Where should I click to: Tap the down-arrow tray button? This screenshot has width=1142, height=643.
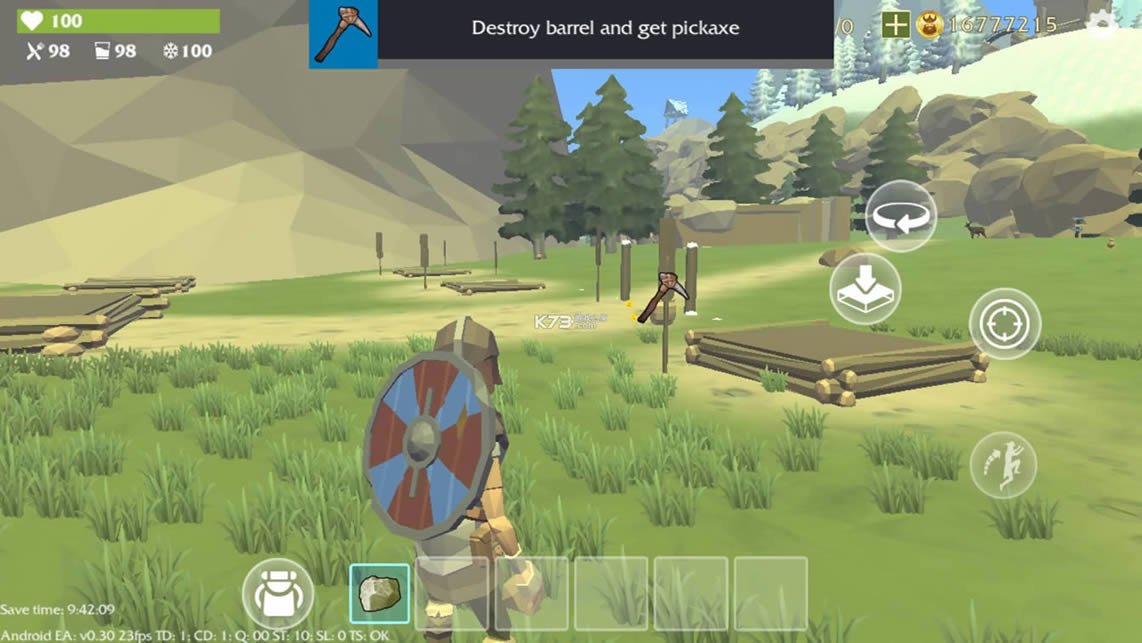click(x=865, y=289)
